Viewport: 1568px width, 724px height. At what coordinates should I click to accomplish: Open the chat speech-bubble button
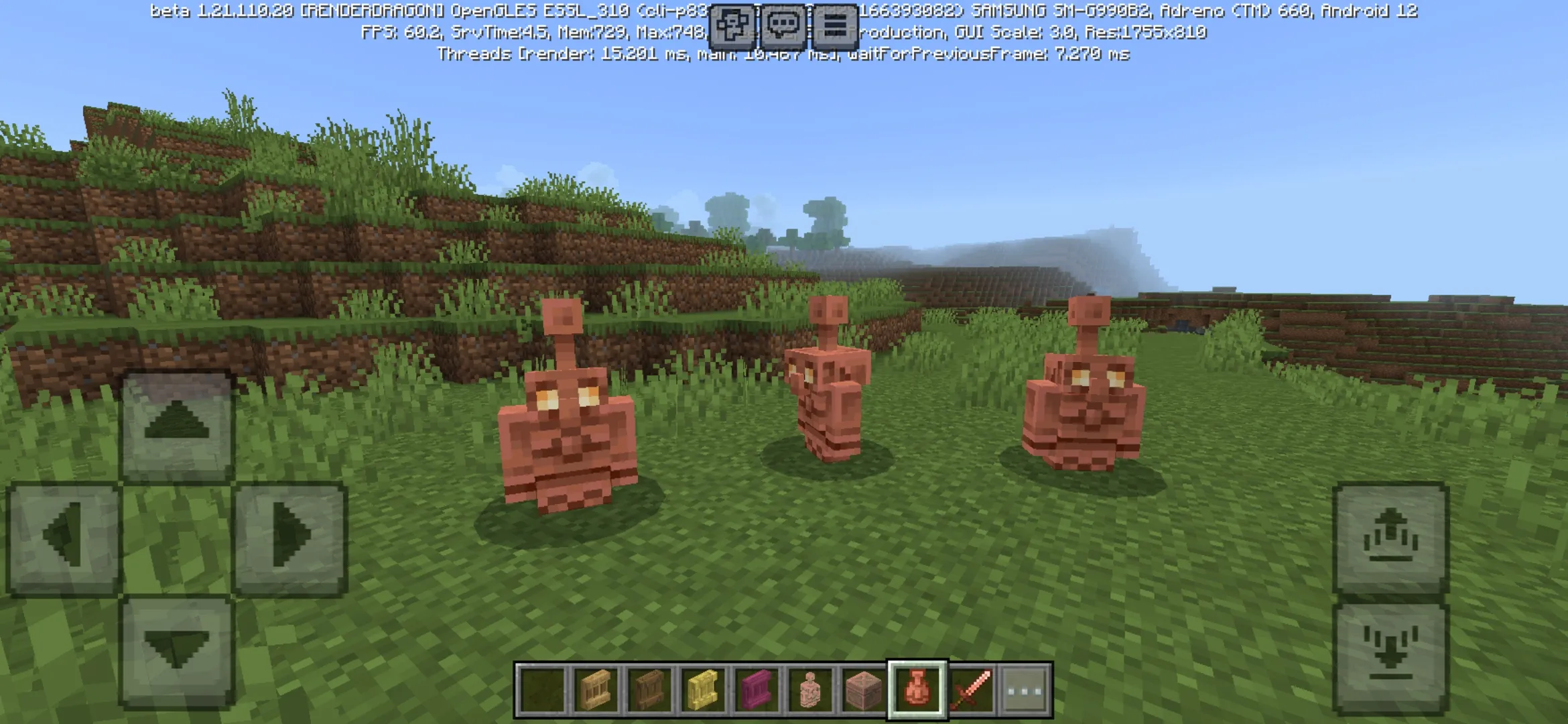783,27
